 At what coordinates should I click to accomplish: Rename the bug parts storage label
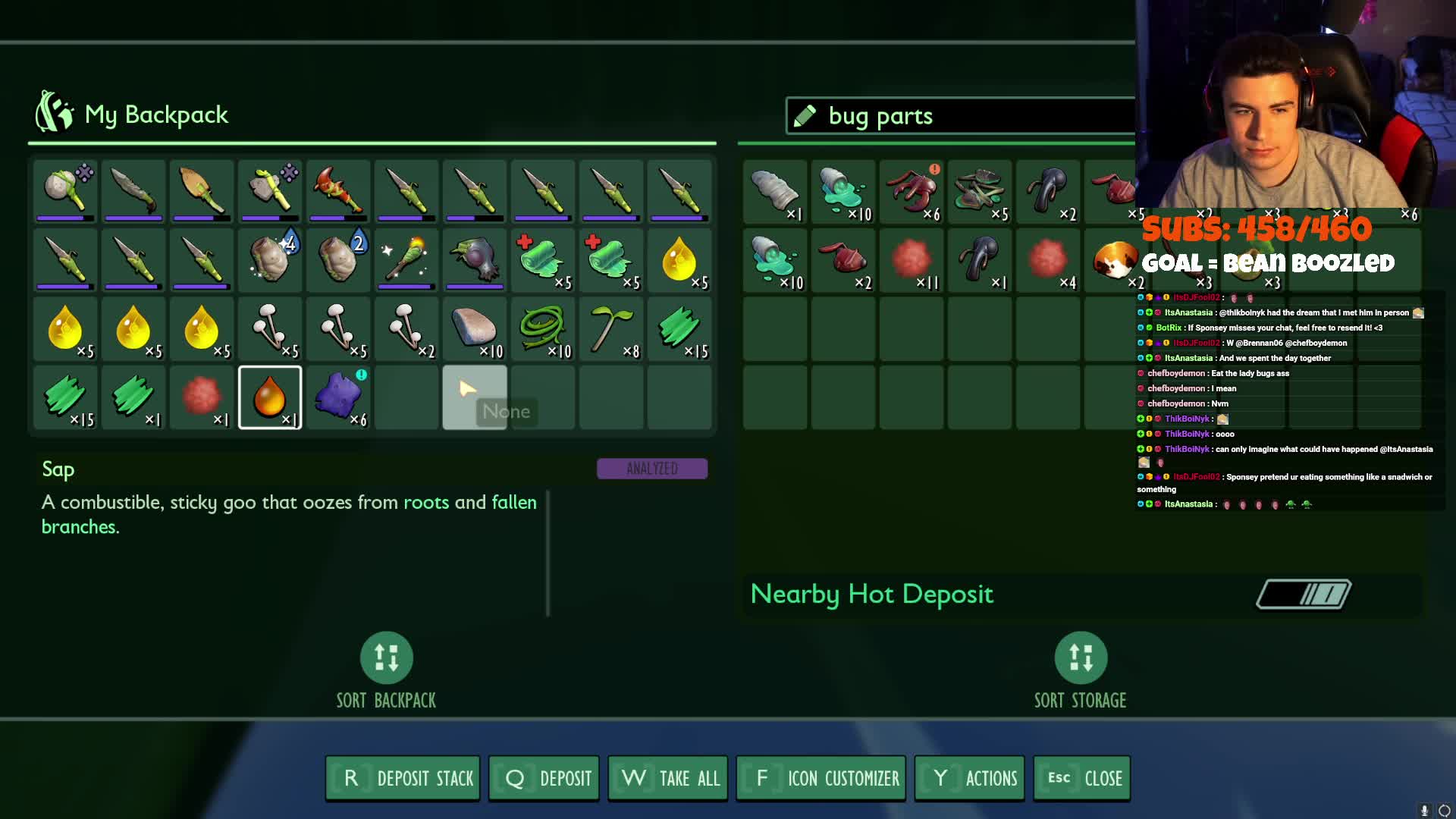coord(805,116)
